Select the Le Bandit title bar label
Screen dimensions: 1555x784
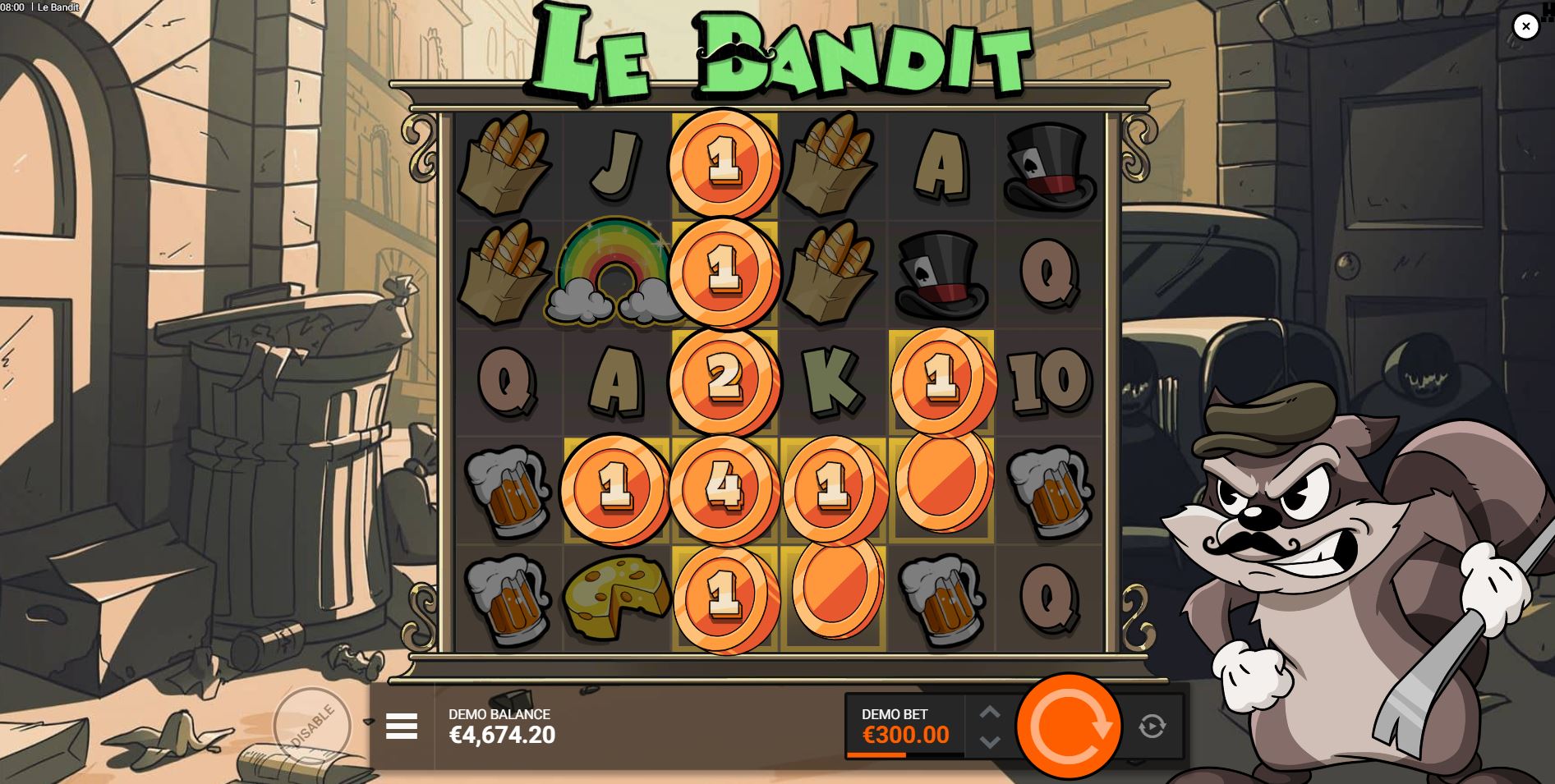click(x=58, y=7)
